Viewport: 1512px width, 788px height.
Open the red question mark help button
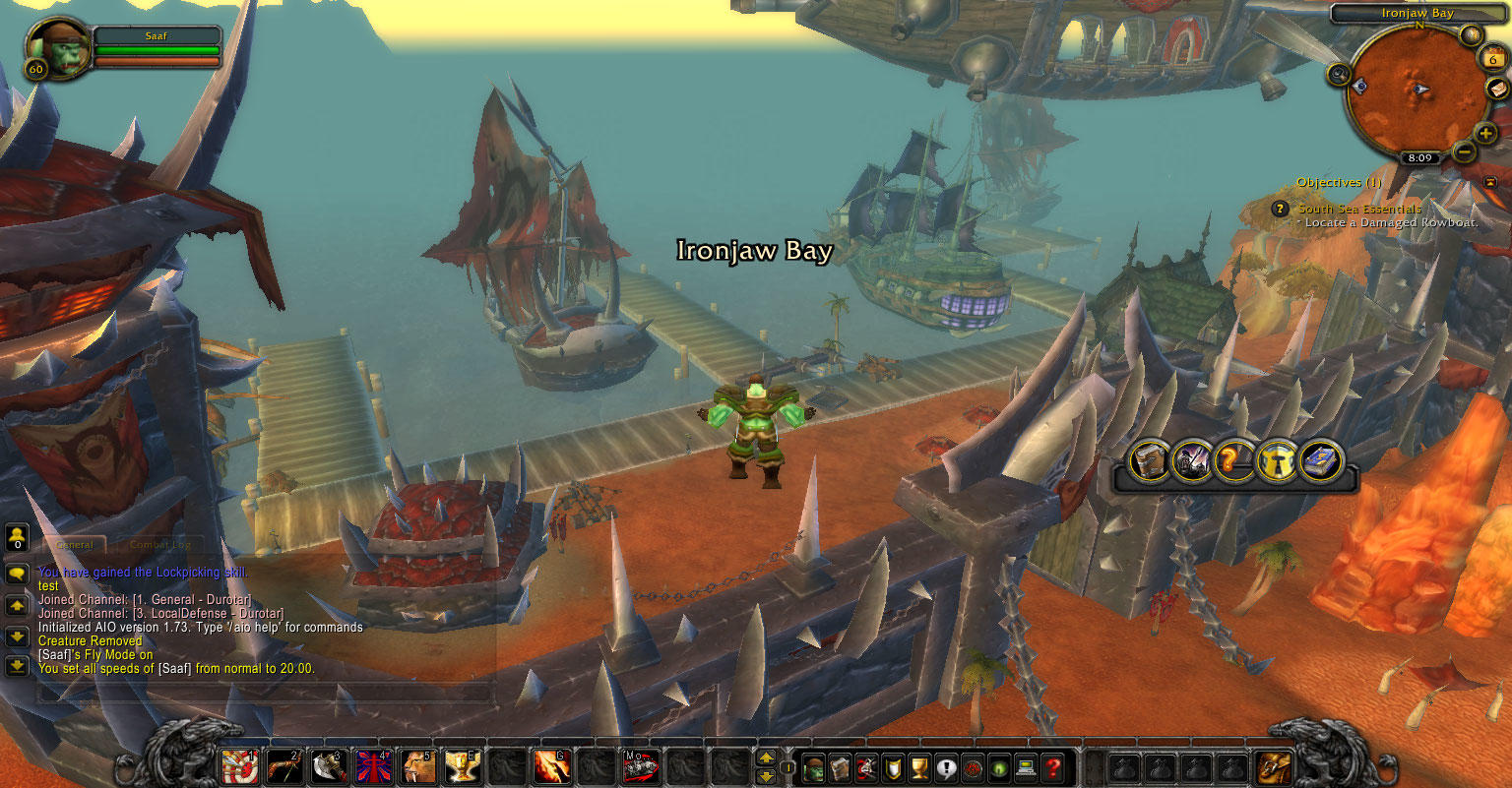1053,767
